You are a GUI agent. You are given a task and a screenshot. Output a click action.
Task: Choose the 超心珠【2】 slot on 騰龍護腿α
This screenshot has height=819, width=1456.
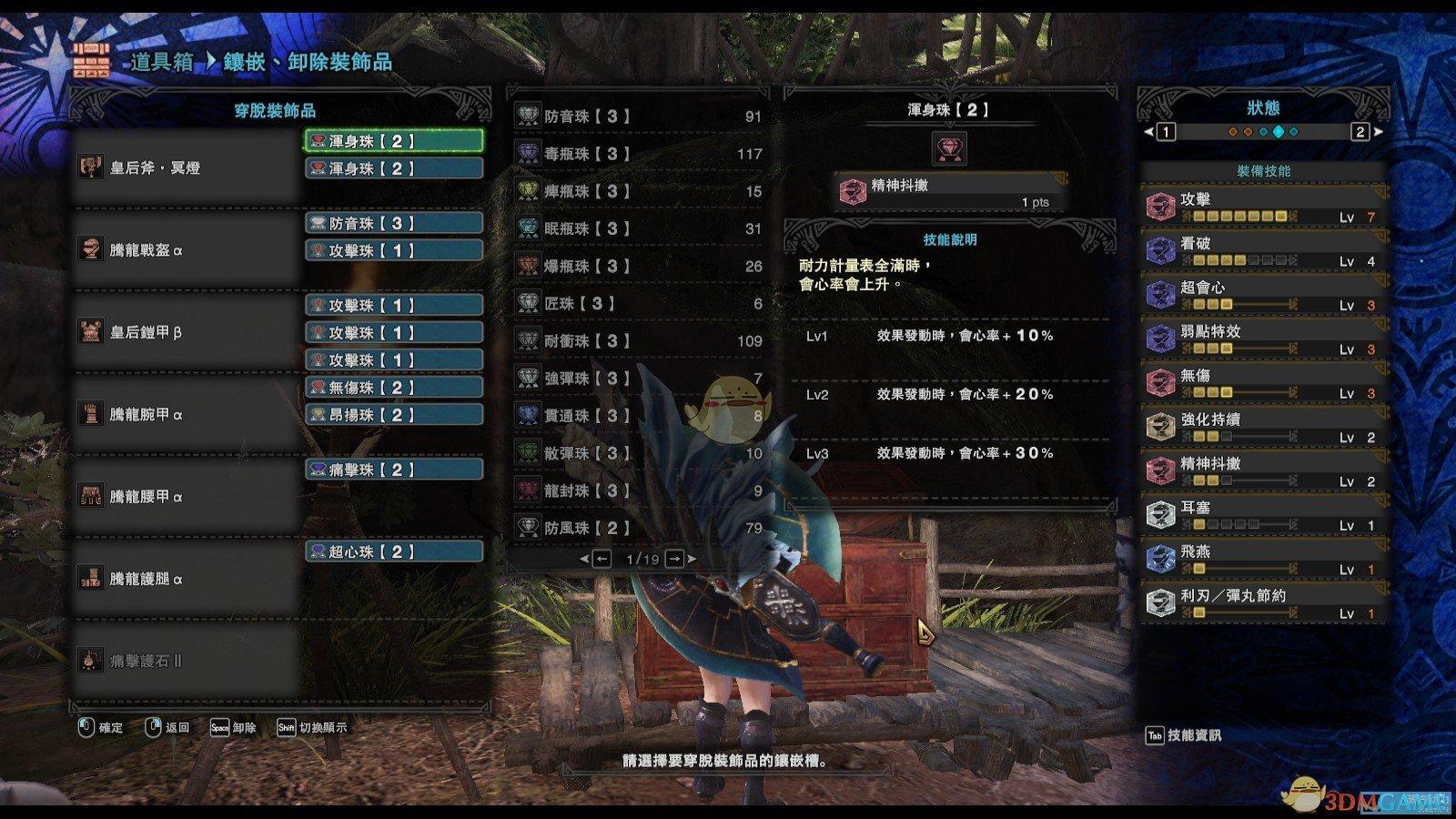point(393,551)
